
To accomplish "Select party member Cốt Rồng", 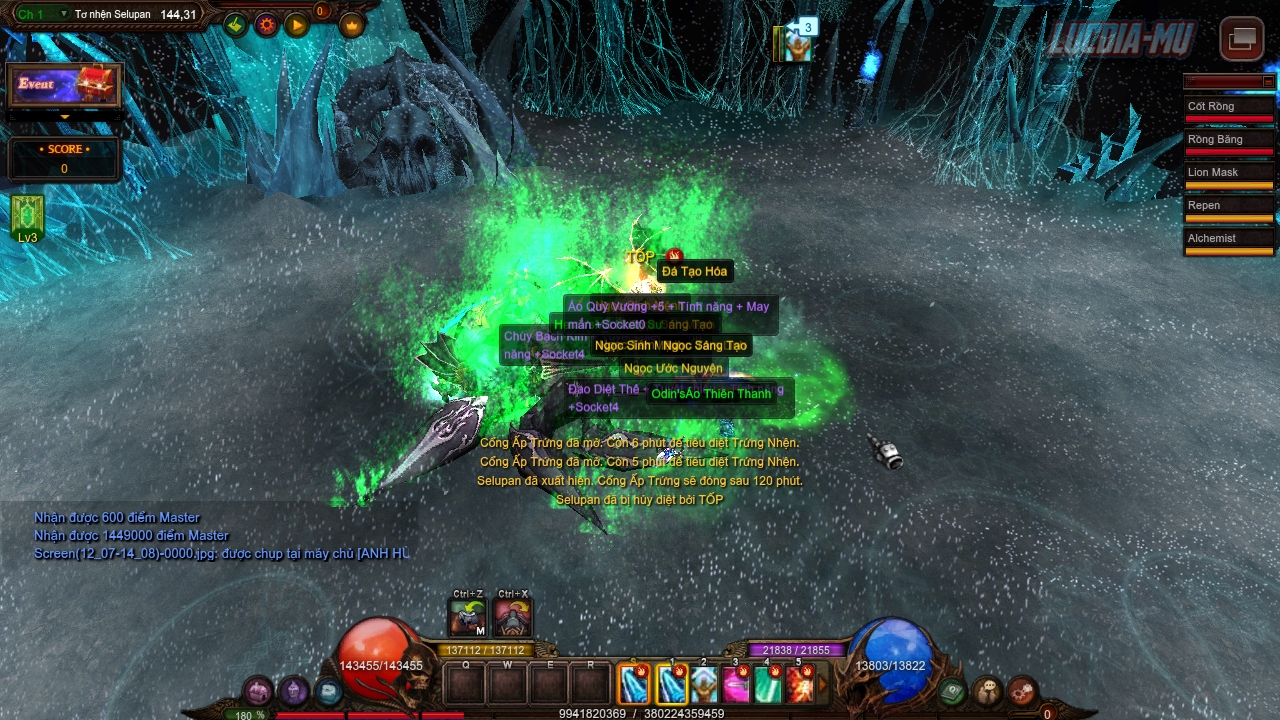I will (1229, 107).
